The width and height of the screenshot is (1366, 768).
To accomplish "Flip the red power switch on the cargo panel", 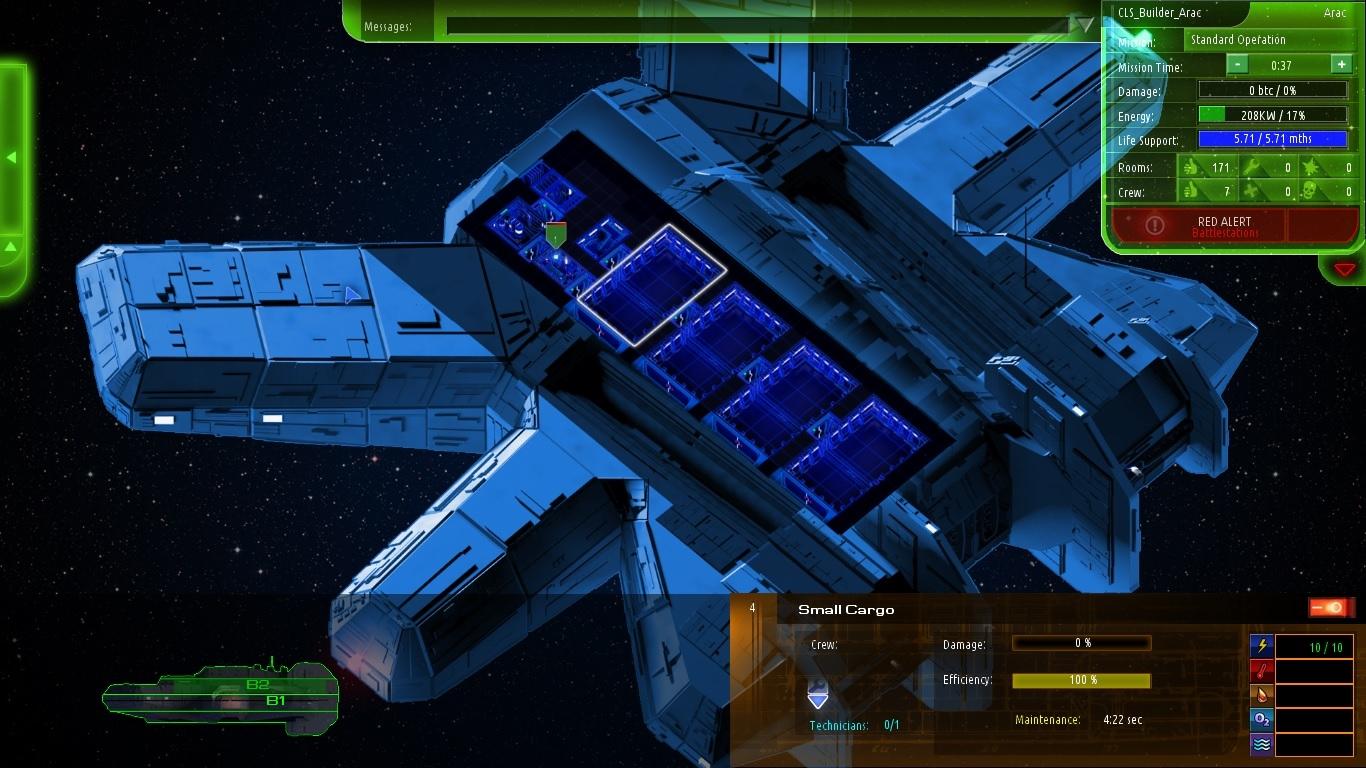I will (x=1330, y=605).
